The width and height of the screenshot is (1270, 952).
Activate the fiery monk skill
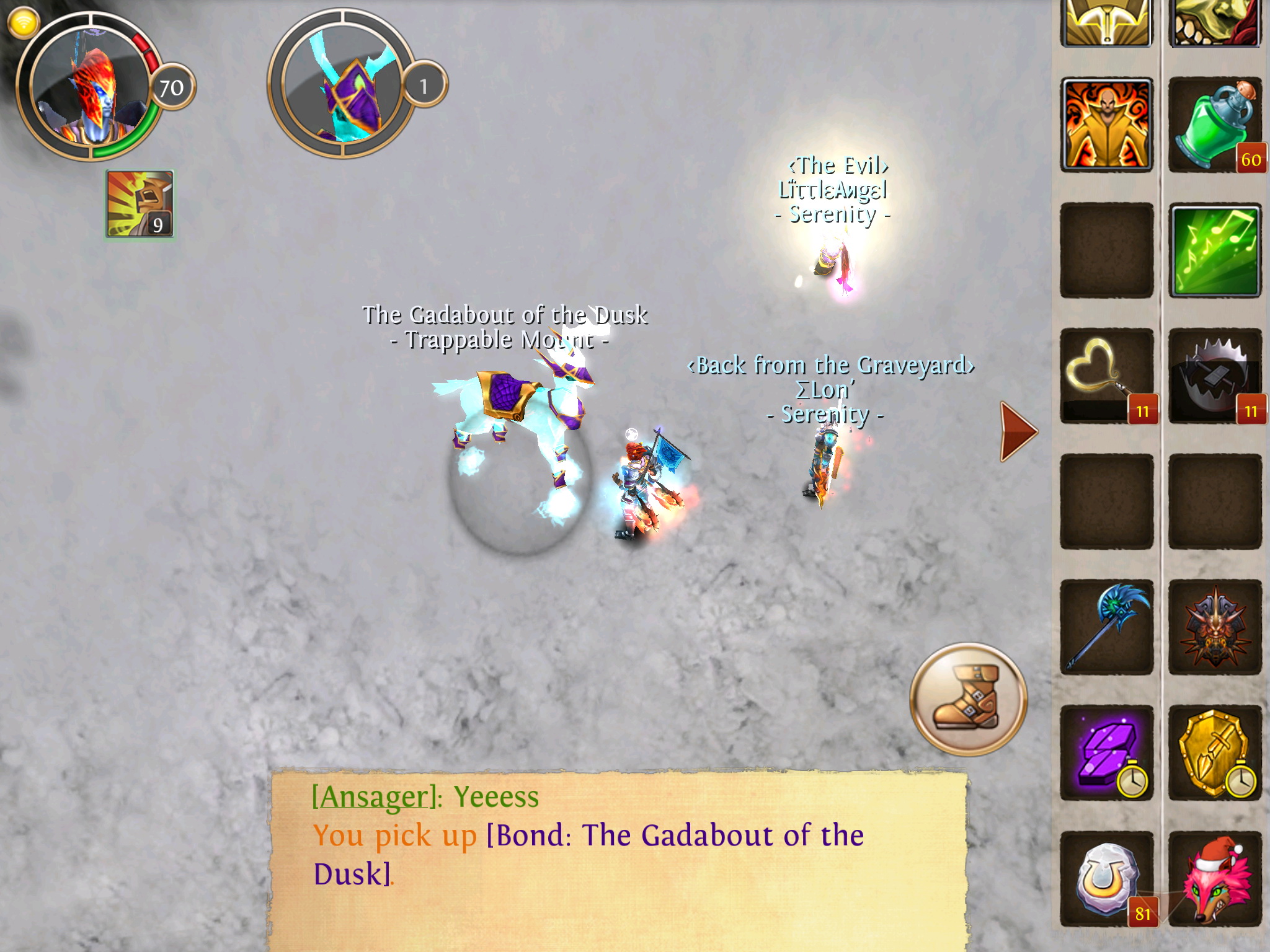pos(1107,125)
